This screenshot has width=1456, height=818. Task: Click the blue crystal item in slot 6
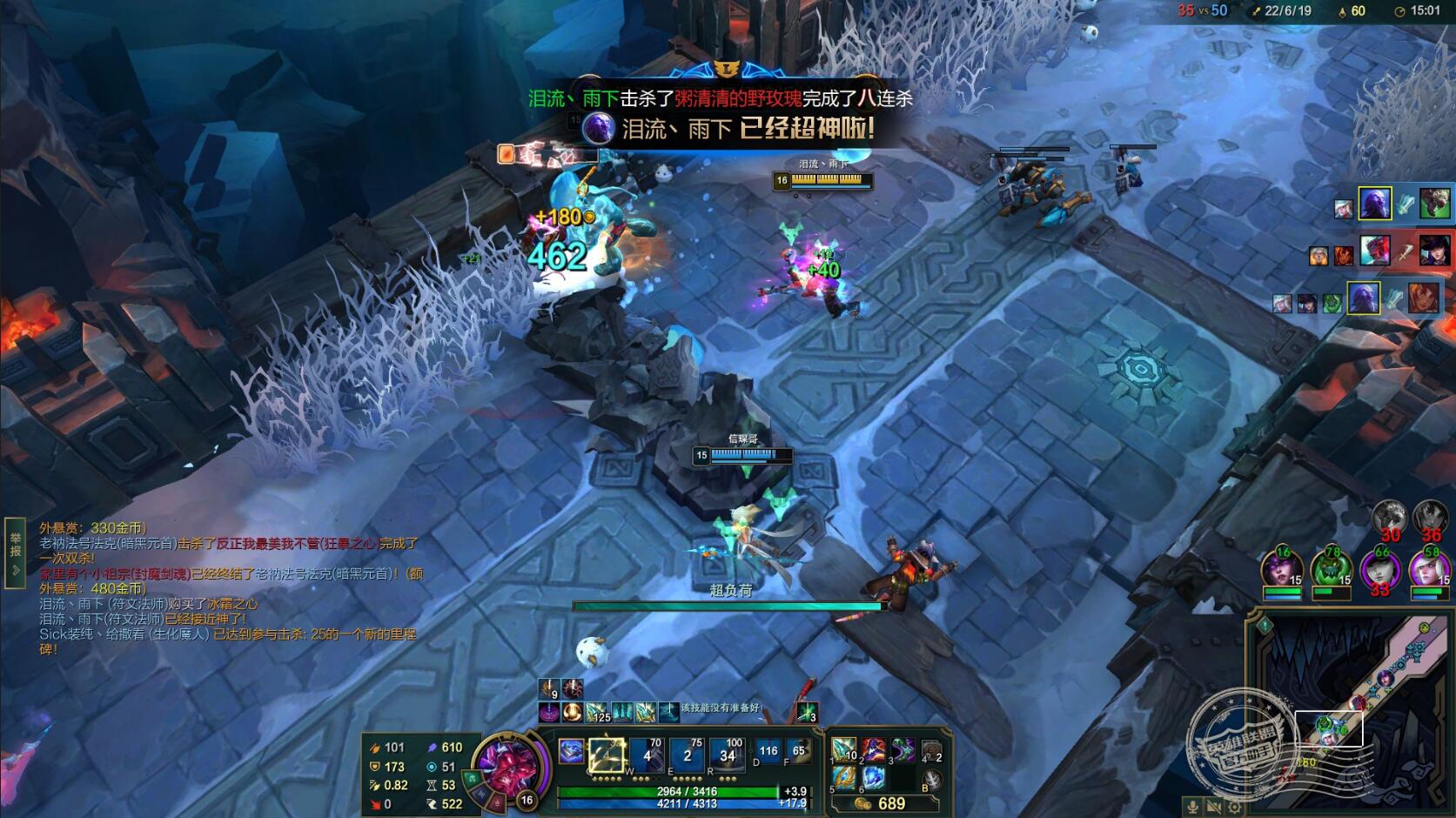[873, 777]
